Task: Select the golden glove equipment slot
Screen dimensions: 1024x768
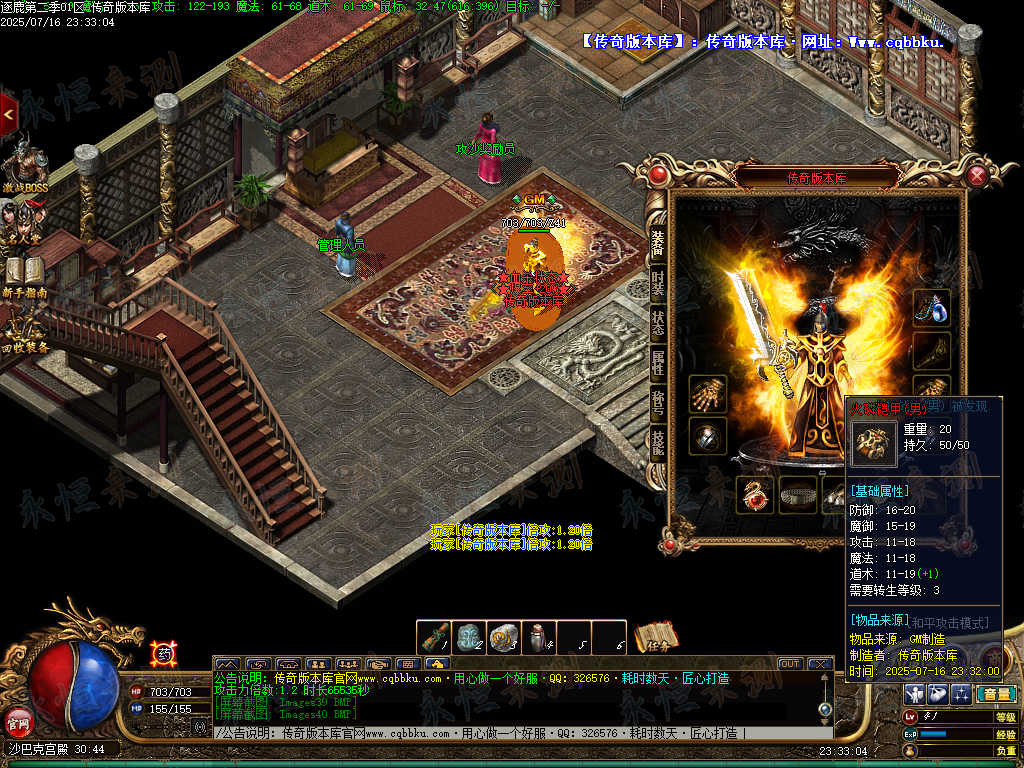Action: pos(707,394)
